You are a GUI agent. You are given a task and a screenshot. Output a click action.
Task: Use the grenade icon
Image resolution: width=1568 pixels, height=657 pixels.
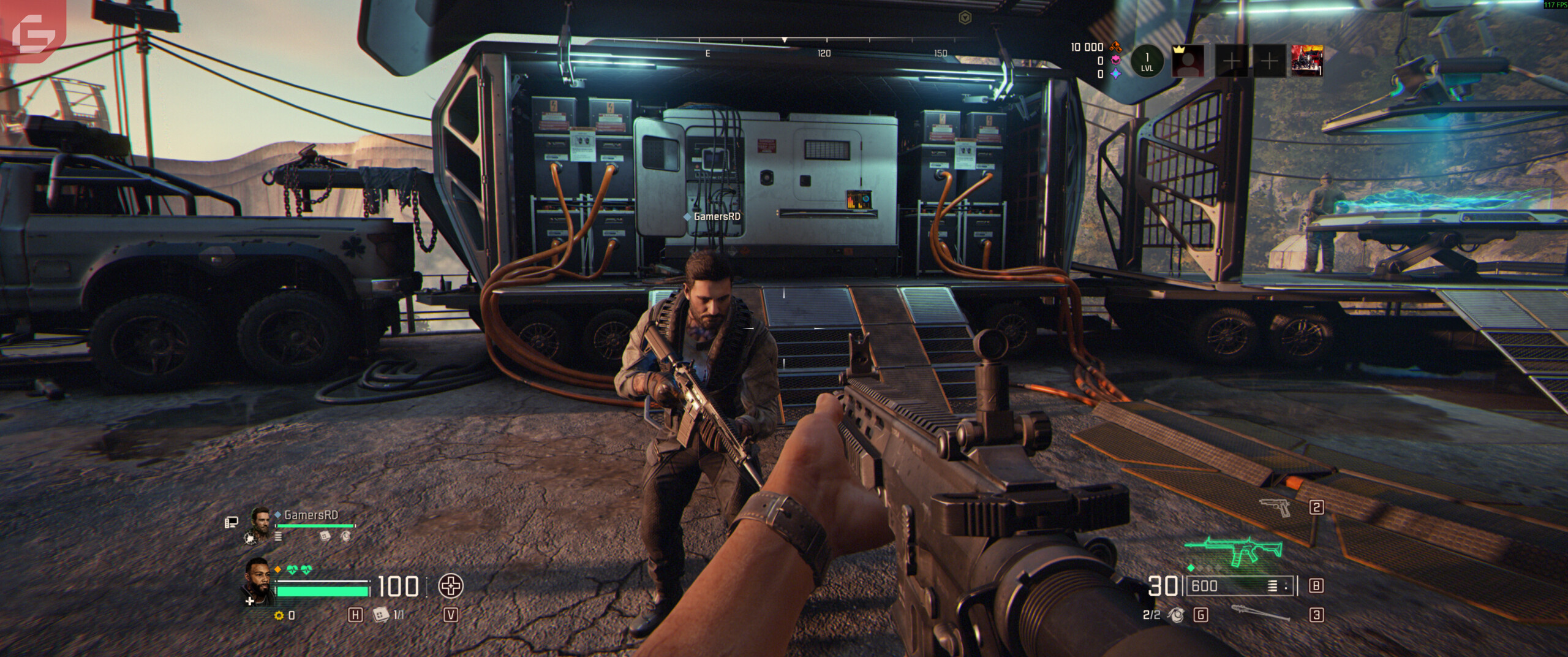(x=1176, y=613)
